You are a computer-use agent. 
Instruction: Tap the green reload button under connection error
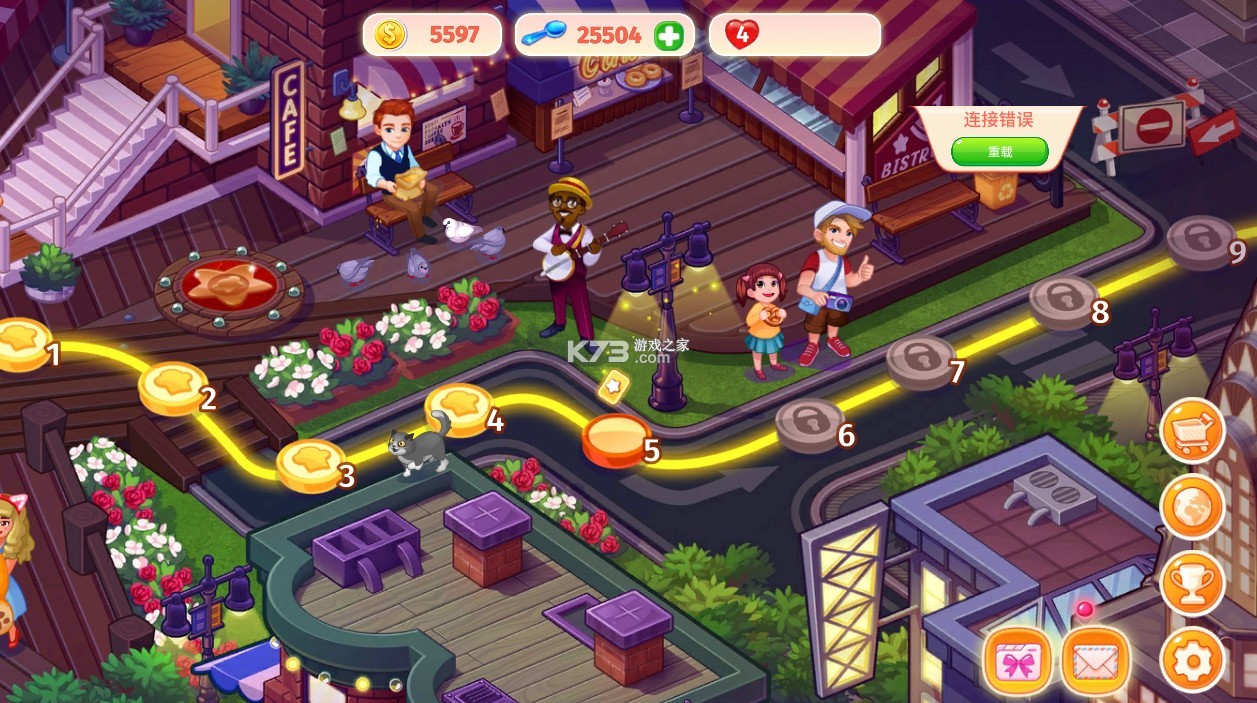click(x=999, y=152)
